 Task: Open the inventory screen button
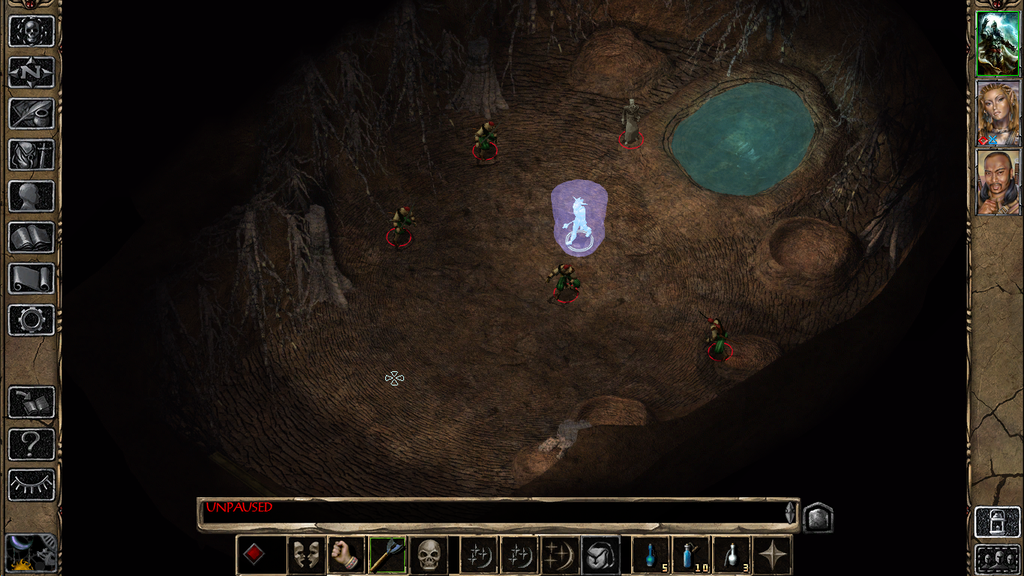click(31, 155)
